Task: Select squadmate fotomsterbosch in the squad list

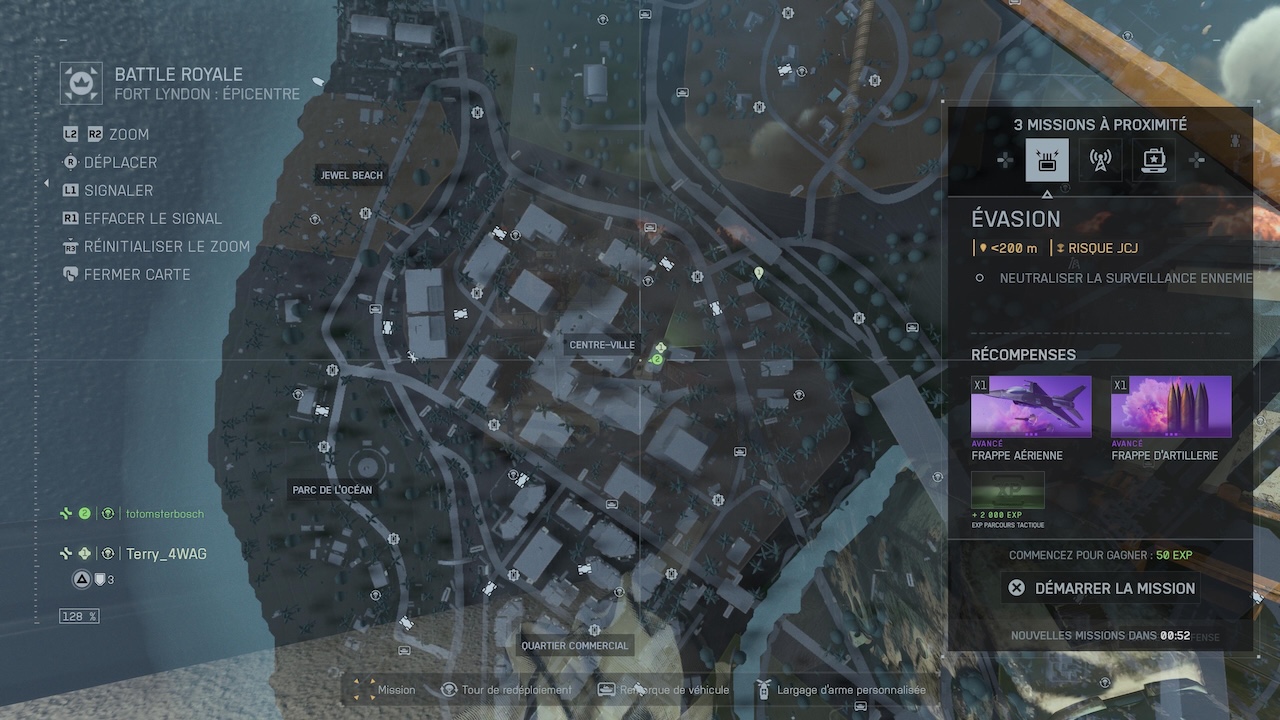Action: 164,514
